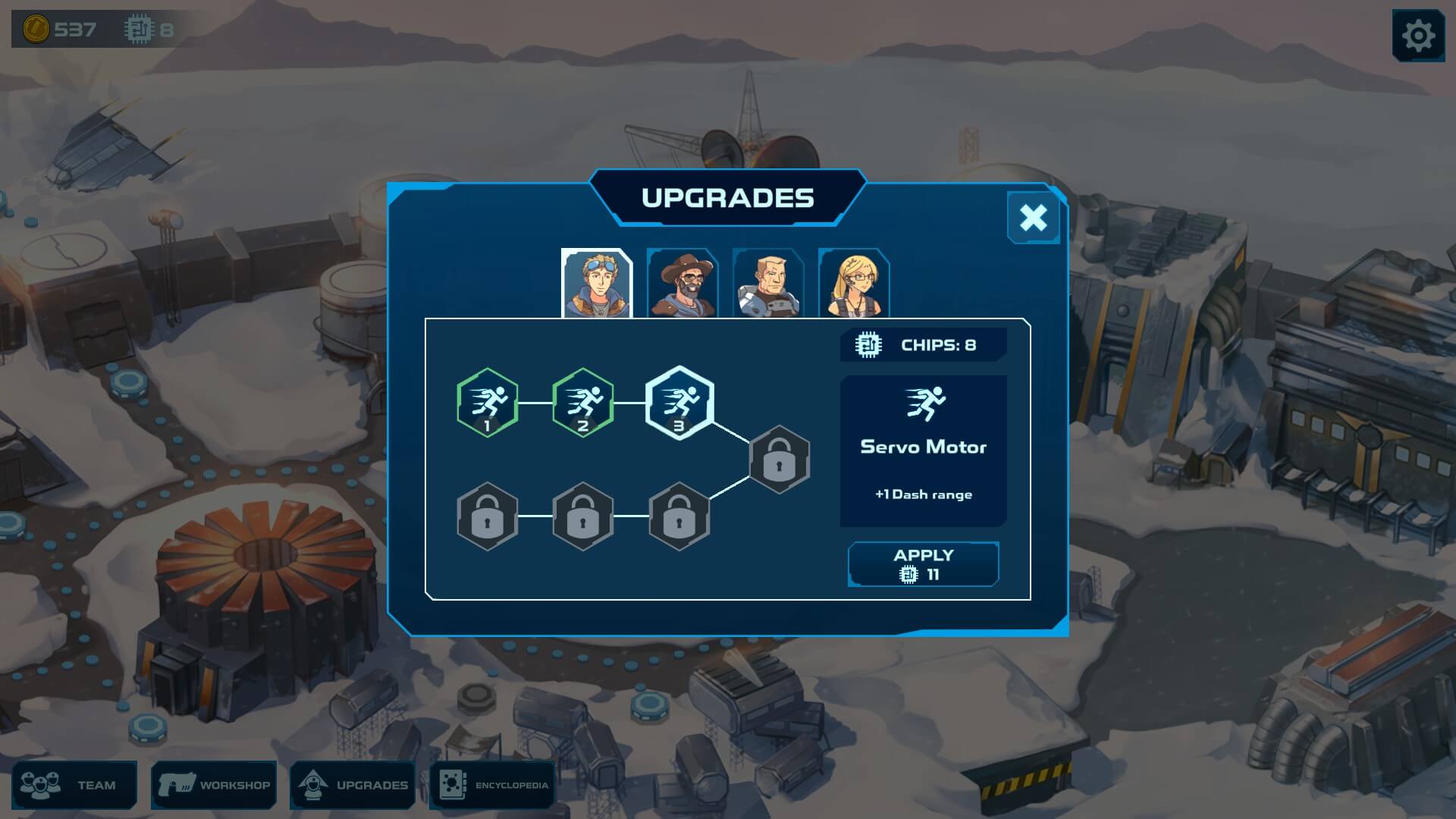1456x819 pixels.
Task: Switch to the cowboy hat character tab
Action: [682, 284]
